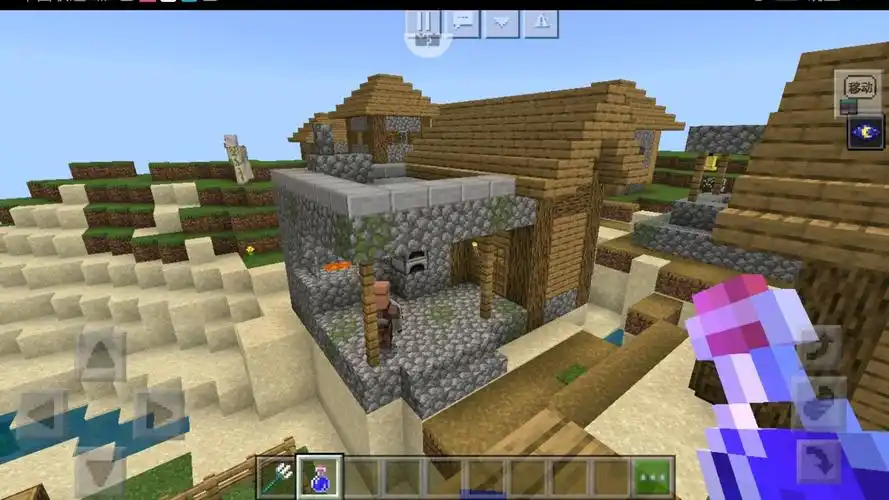This screenshot has width=889, height=500.
Task: Select the trident hotbar slot
Action: 278,477
